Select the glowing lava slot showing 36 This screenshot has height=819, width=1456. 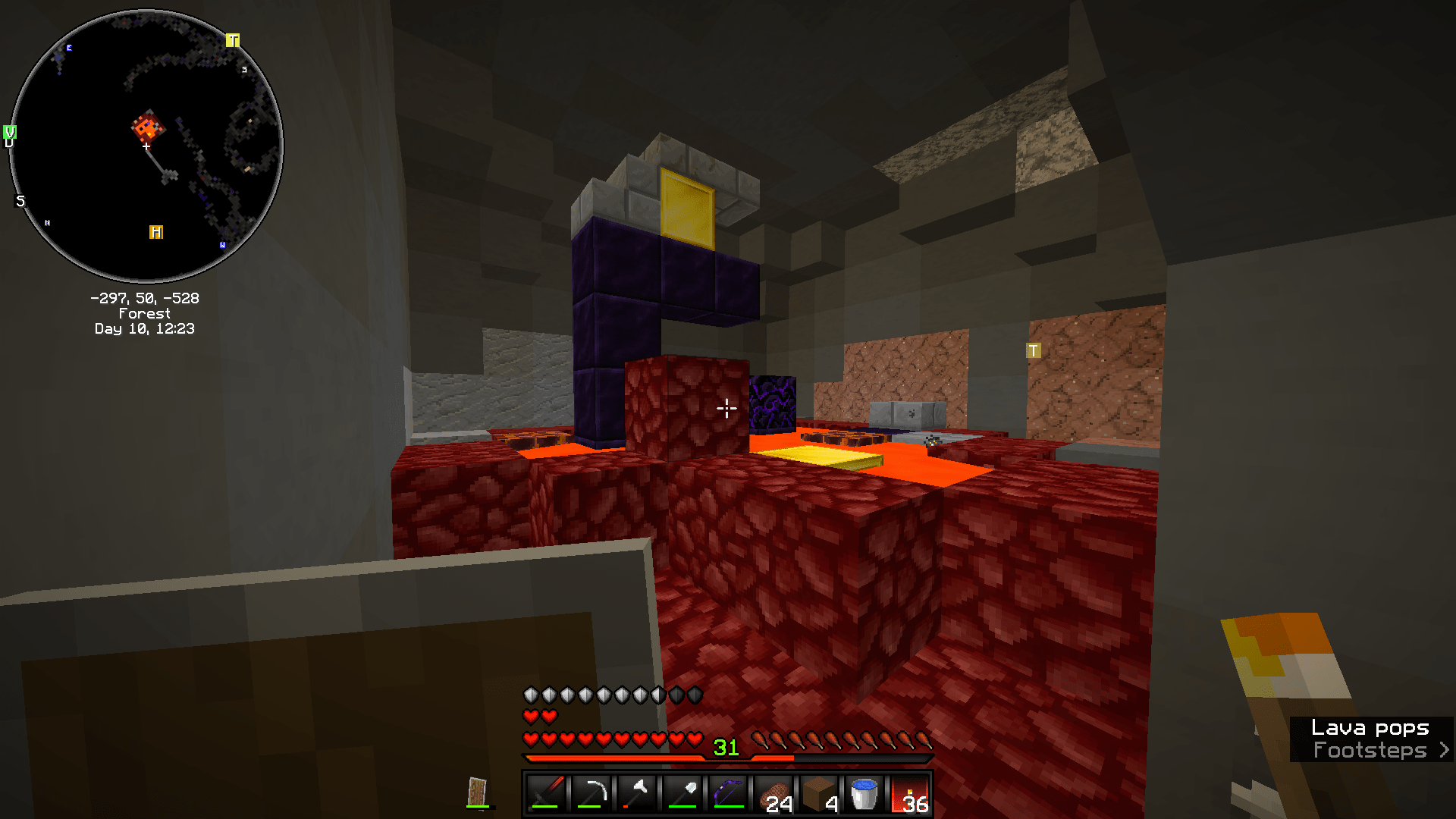pos(910,793)
